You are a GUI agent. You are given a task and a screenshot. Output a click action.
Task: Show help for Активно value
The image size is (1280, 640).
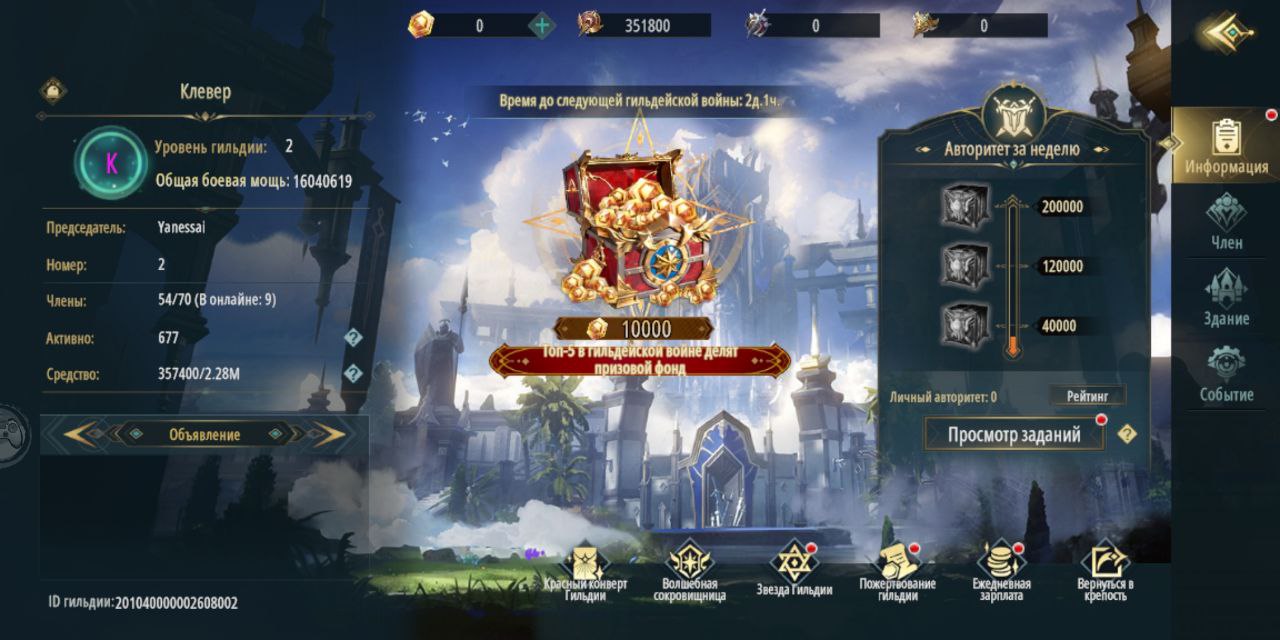pyautogui.click(x=352, y=338)
